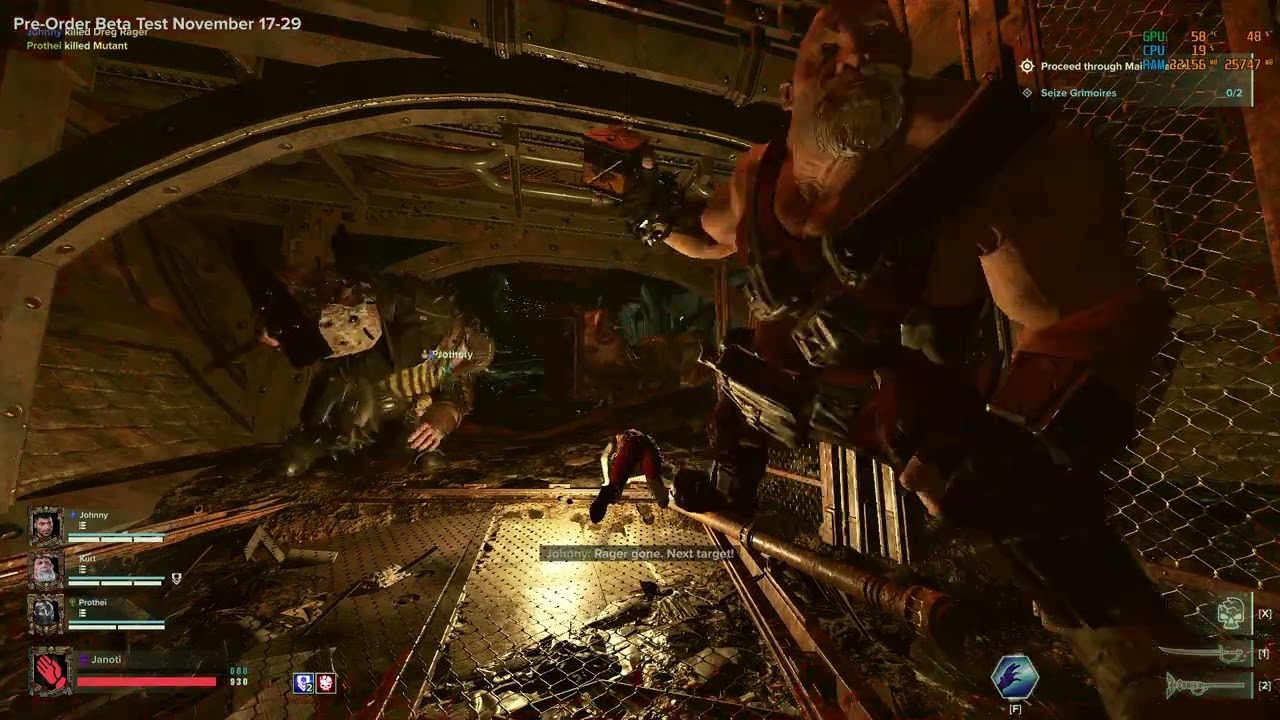Select the cracked skull blitz slot
Image resolution: width=1280 pixels, height=720 pixels.
[x=1231, y=613]
